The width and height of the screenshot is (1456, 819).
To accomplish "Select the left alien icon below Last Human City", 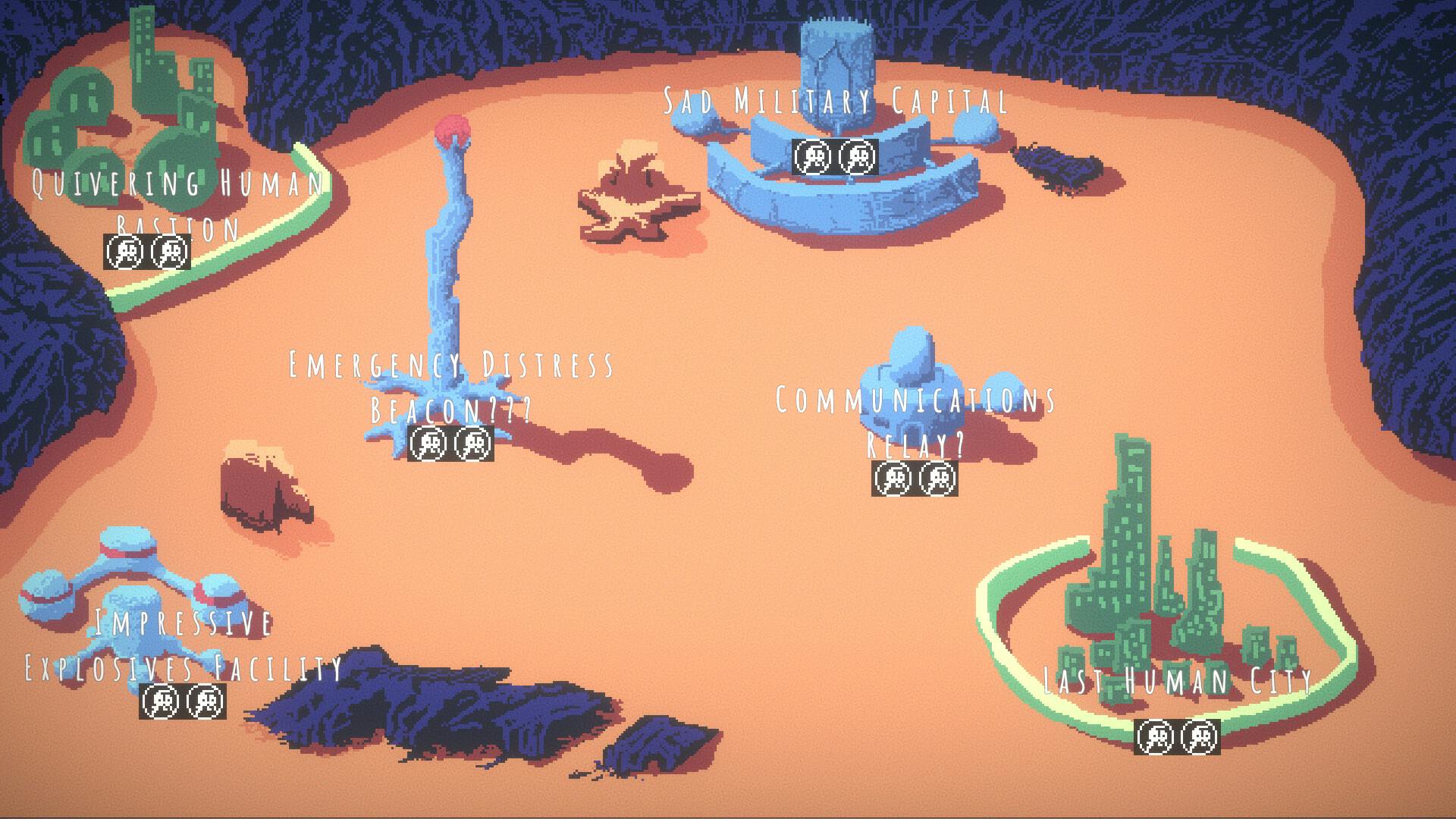I will coord(1156,736).
